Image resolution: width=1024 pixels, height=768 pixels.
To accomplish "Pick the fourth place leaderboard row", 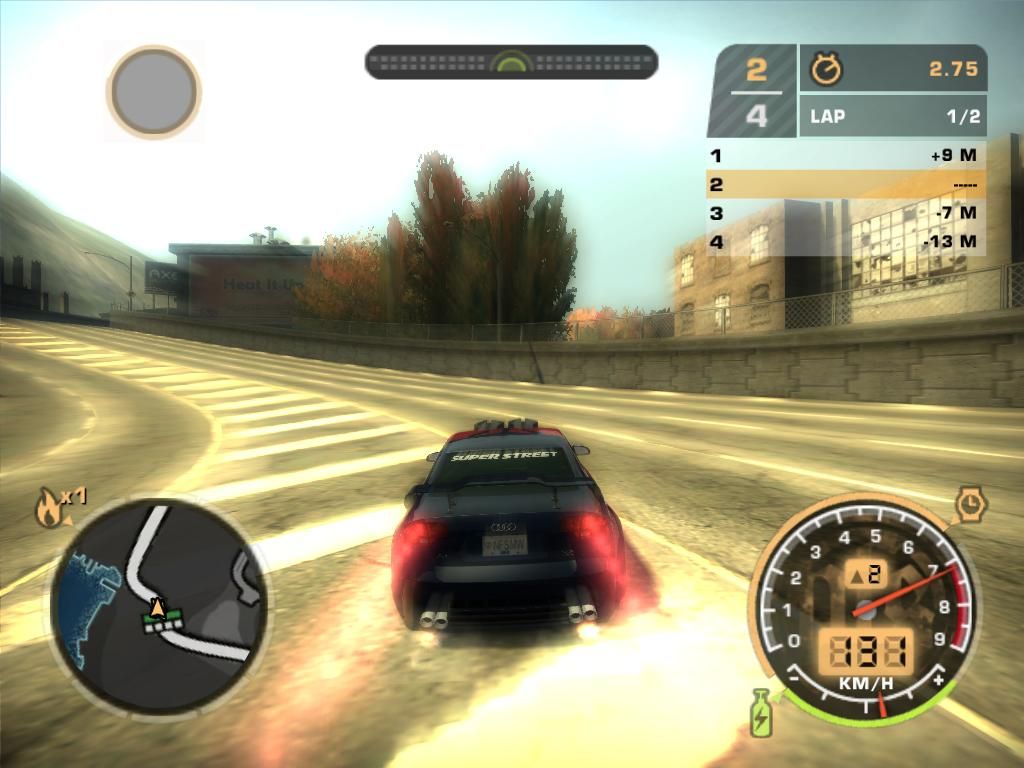I will pos(846,241).
